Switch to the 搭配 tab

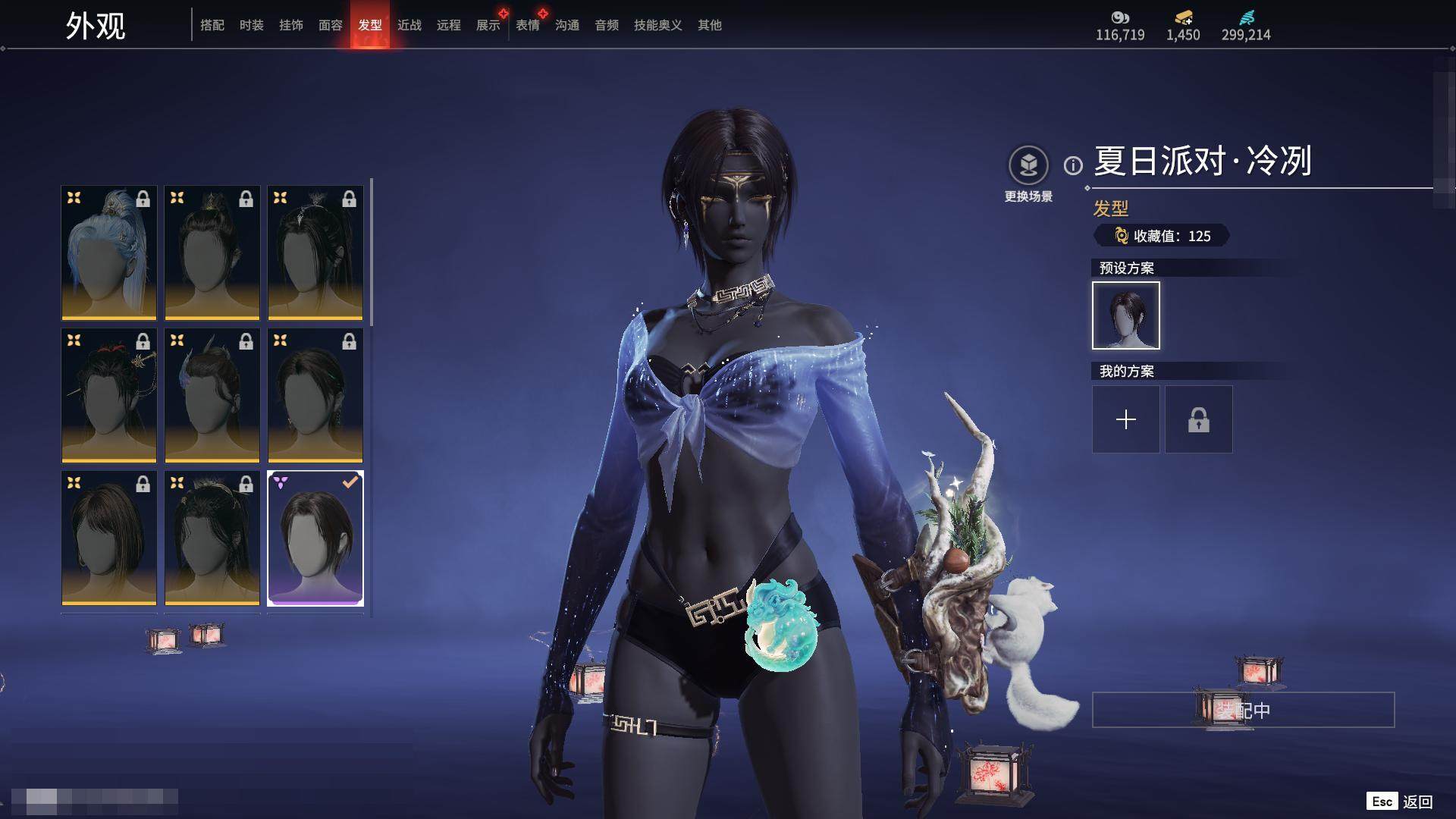pyautogui.click(x=212, y=25)
